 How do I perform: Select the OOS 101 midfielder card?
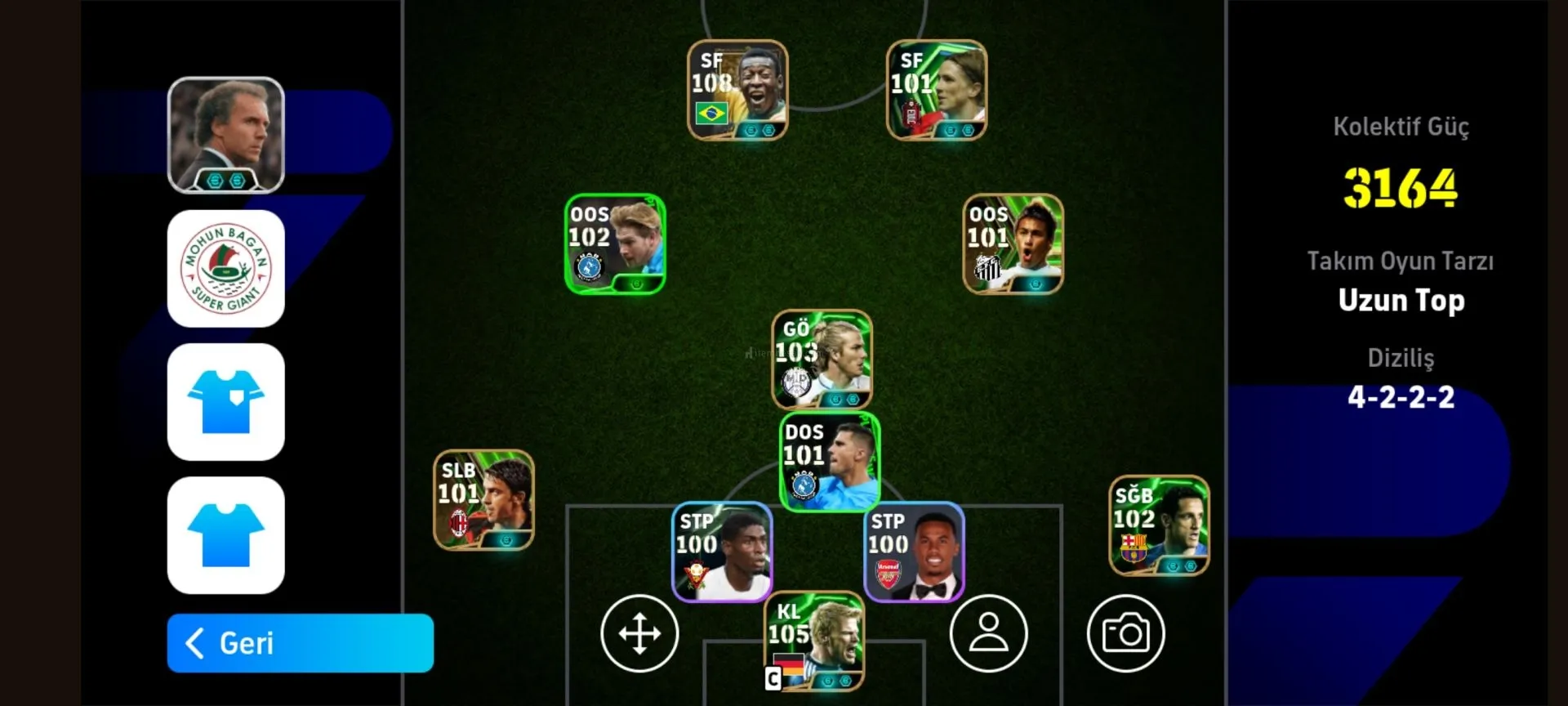(1013, 244)
